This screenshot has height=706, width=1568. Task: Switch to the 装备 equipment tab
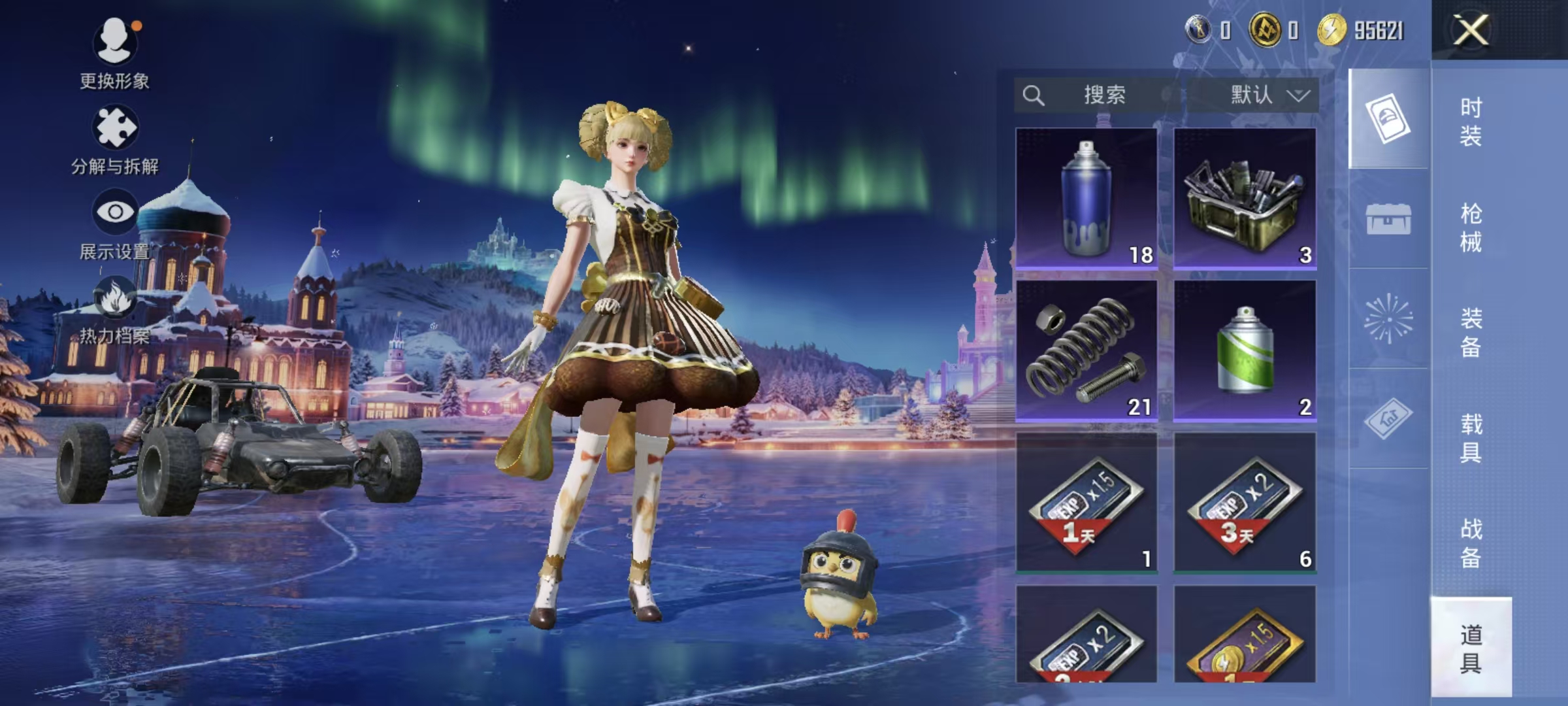pyautogui.click(x=1471, y=333)
